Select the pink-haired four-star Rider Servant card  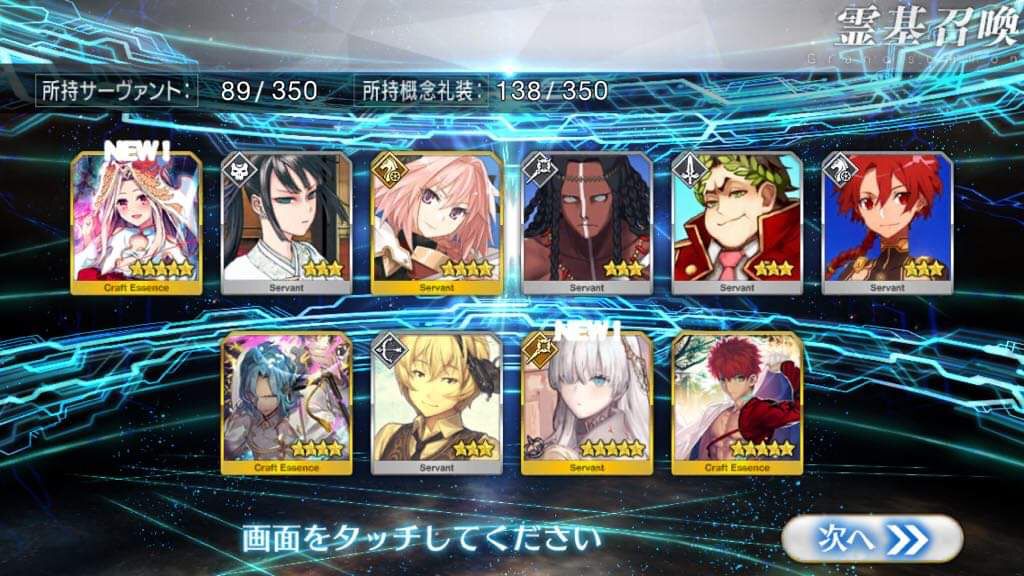436,223
